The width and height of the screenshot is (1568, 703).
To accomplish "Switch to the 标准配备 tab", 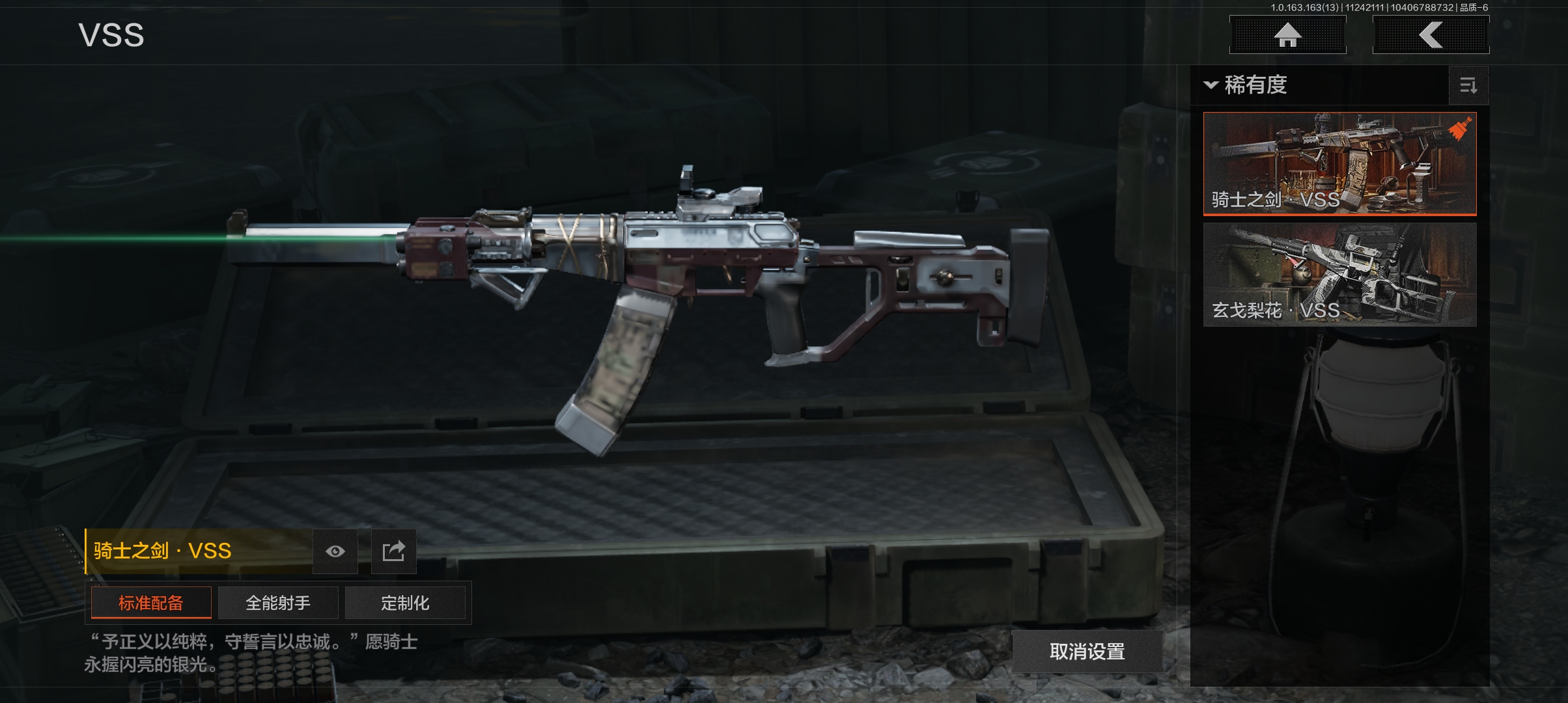I will tap(151, 603).
